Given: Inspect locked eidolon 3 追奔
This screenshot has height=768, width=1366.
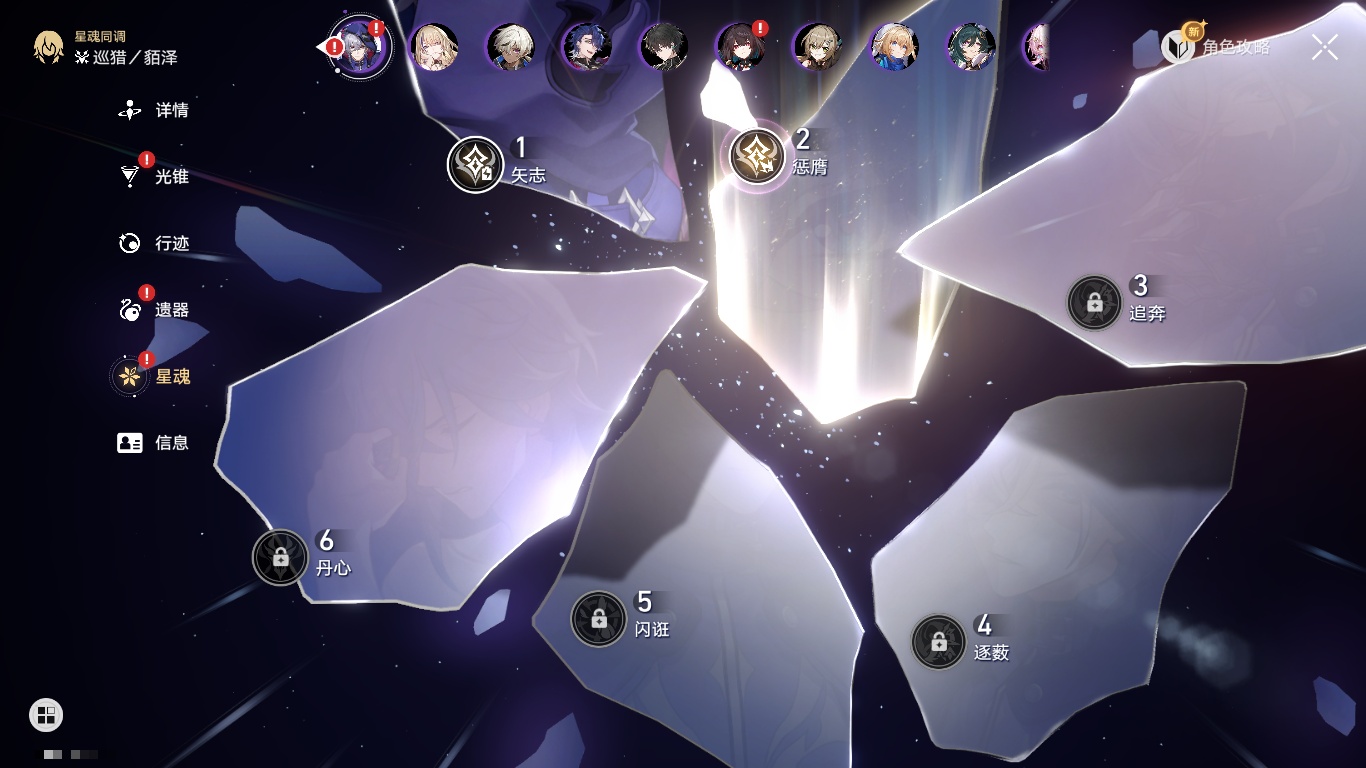Looking at the screenshot, I should [x=1094, y=302].
